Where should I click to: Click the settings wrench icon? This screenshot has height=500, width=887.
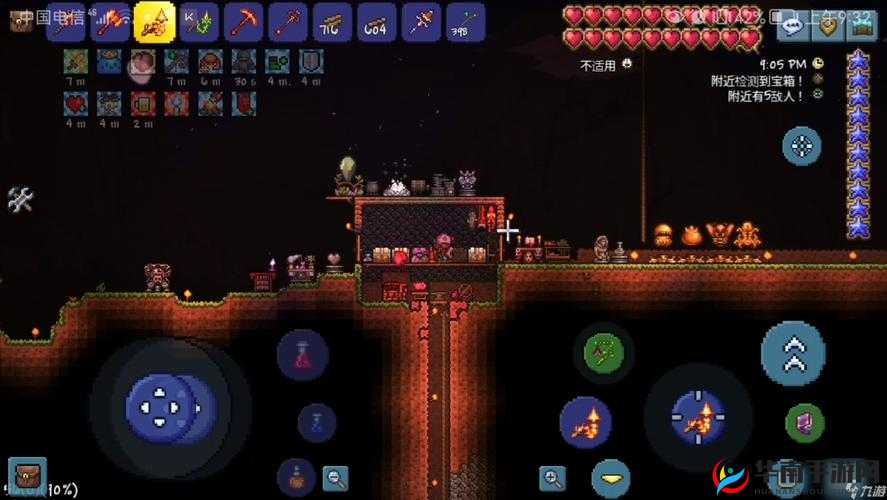[20, 199]
